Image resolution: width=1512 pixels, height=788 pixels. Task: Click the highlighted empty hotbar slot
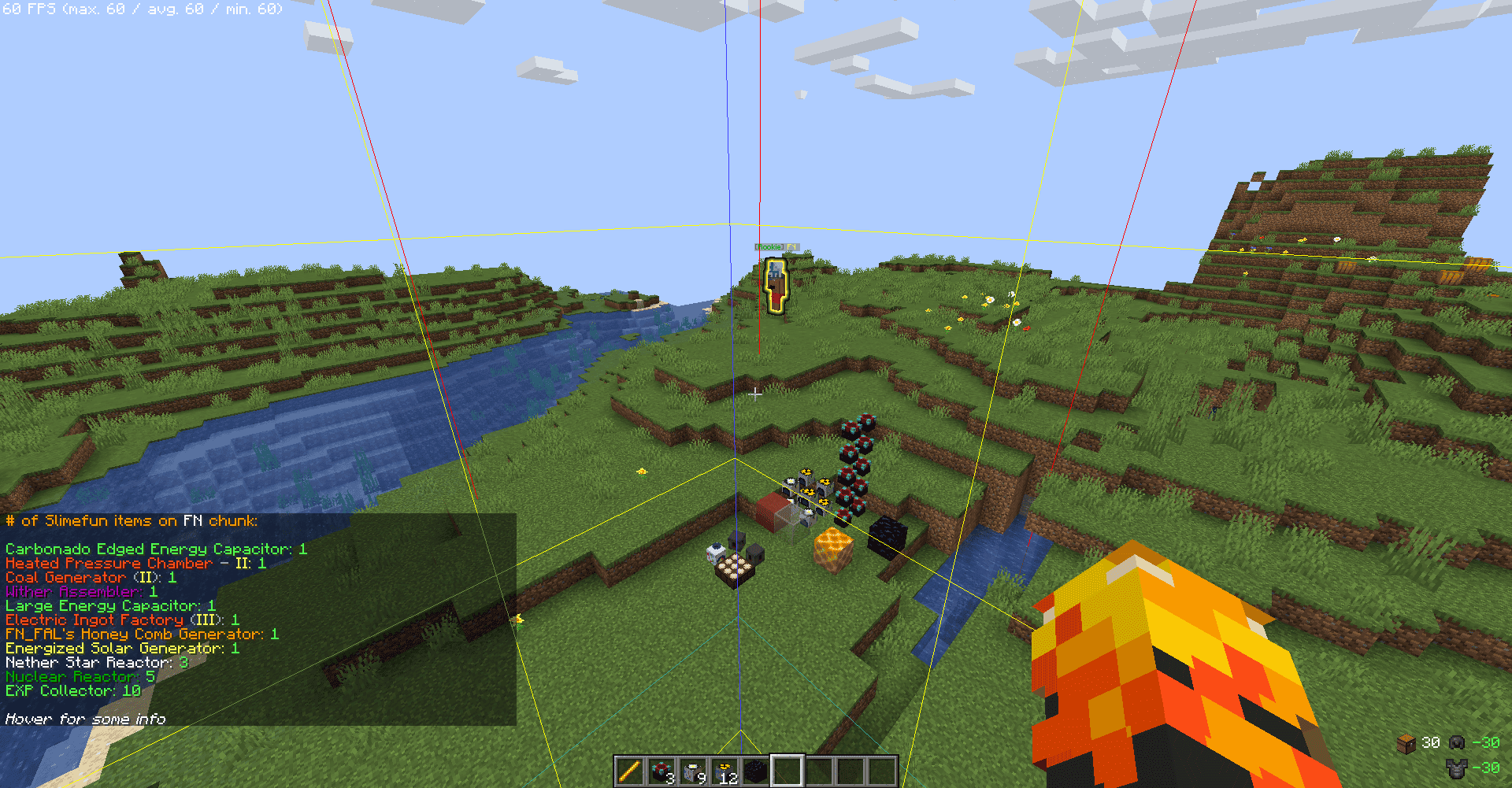[x=787, y=771]
